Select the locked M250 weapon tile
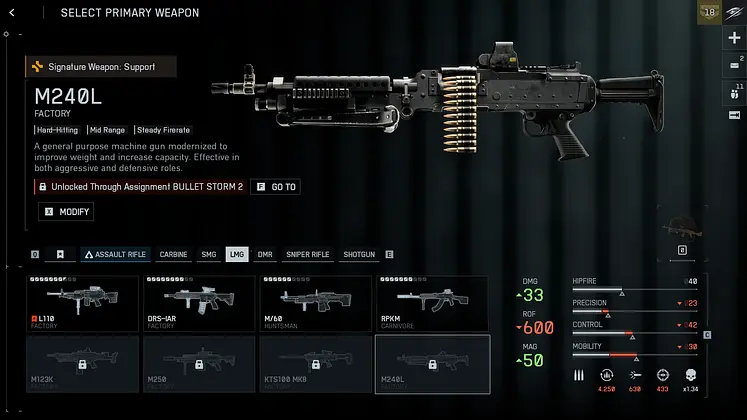 [x=200, y=362]
